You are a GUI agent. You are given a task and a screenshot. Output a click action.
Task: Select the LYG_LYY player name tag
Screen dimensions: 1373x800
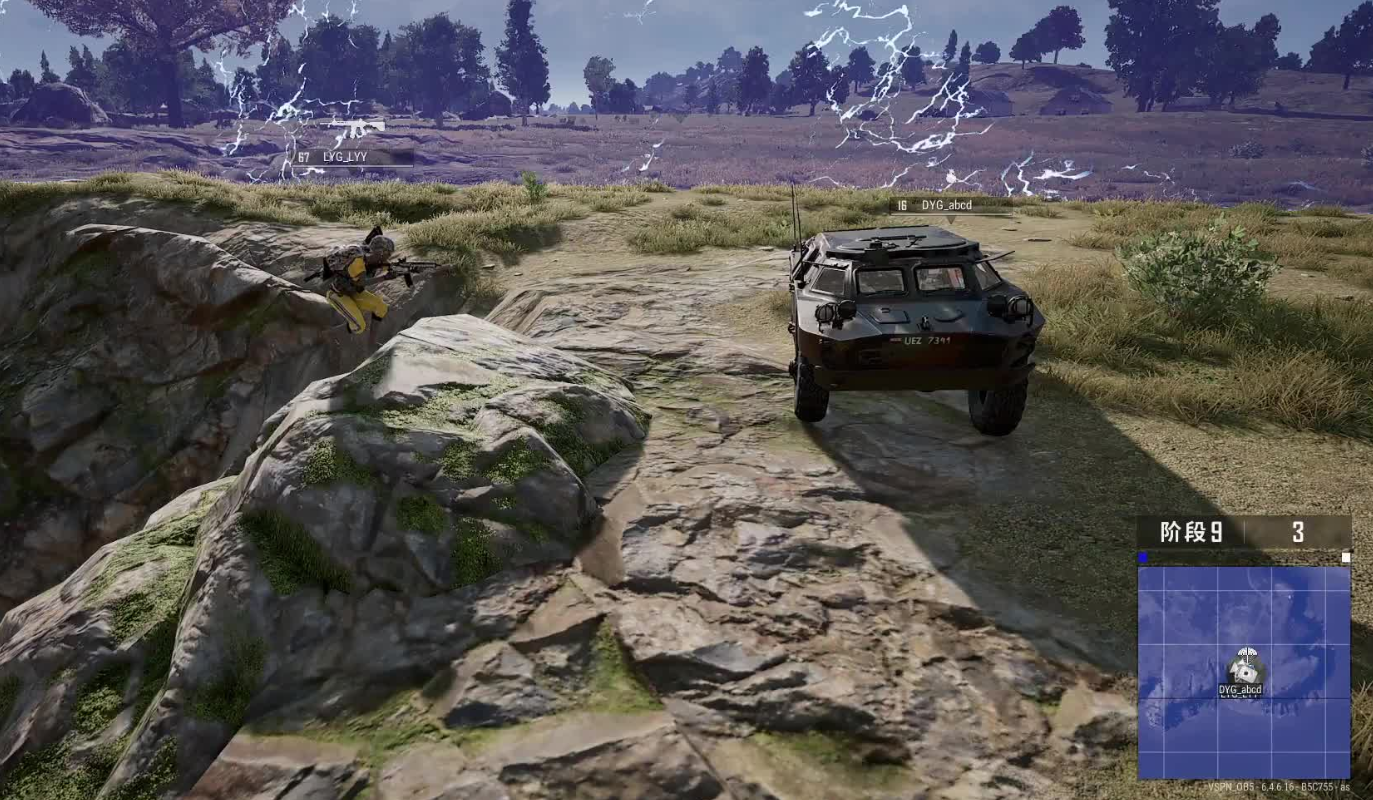pos(353,157)
